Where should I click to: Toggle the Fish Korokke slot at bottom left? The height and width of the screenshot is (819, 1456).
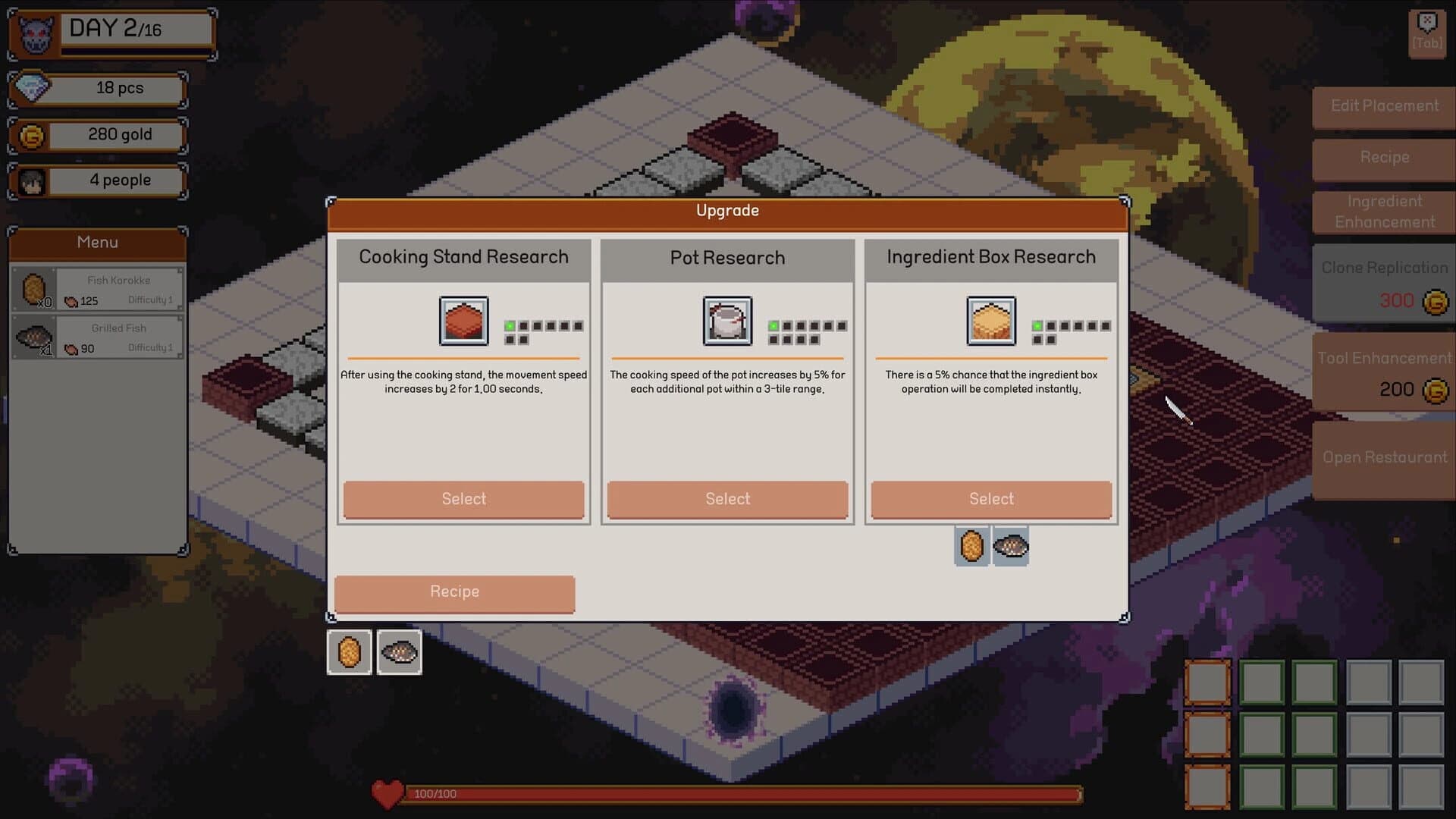350,651
